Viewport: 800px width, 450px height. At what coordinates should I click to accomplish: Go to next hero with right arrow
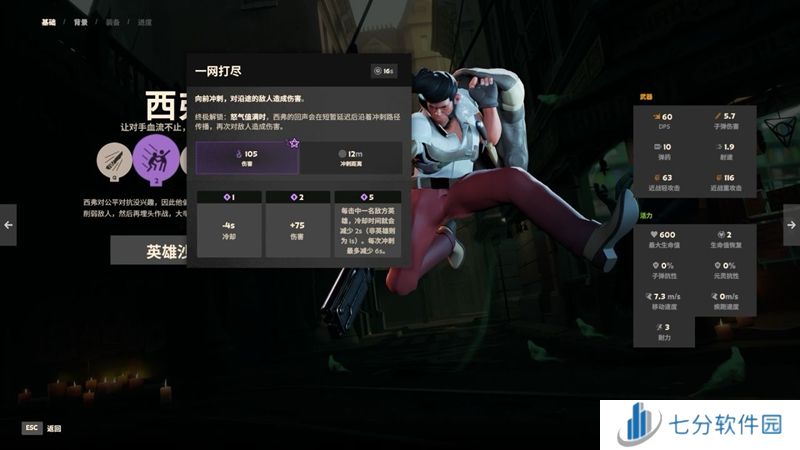click(791, 225)
